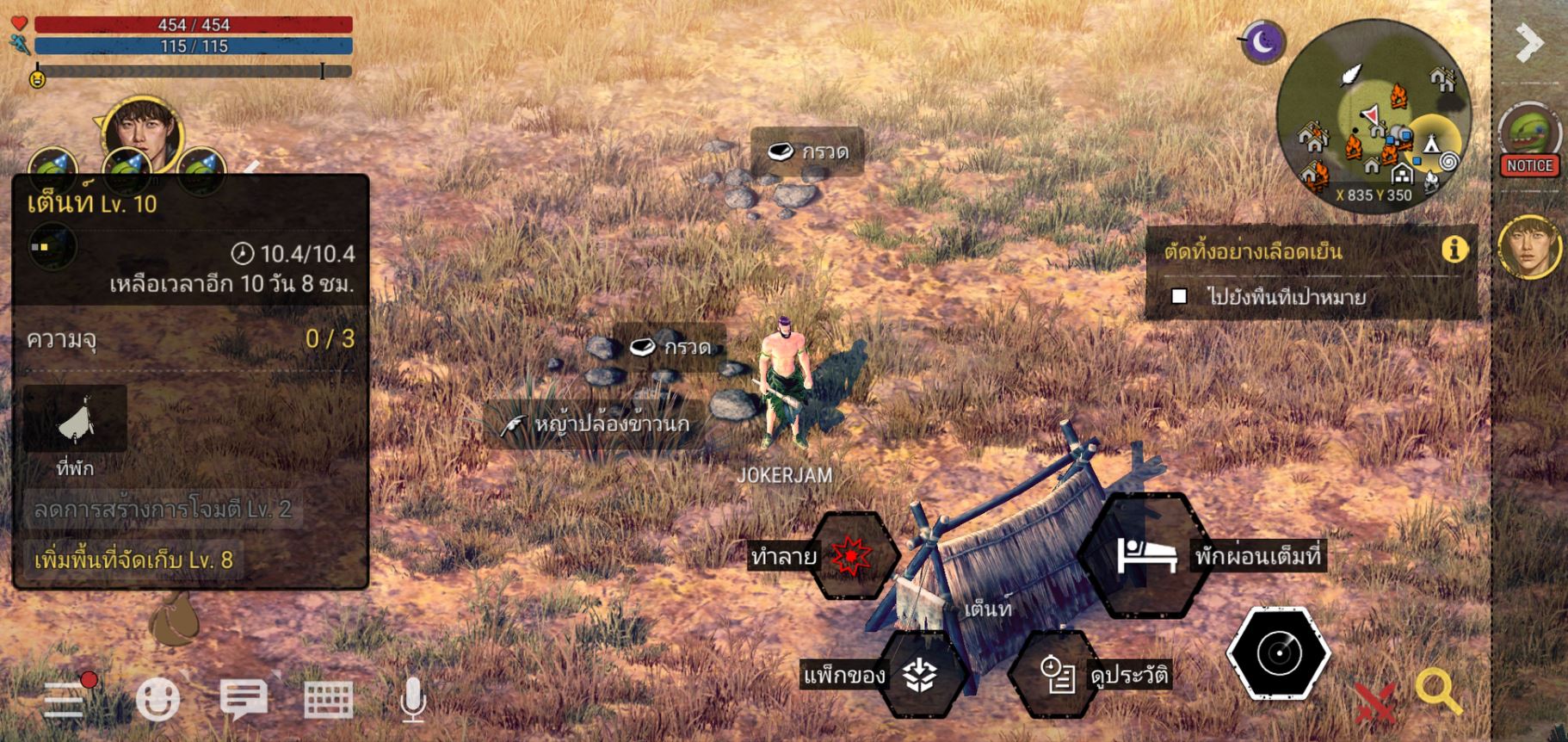Tap the moon night-time icon

(x=1263, y=41)
